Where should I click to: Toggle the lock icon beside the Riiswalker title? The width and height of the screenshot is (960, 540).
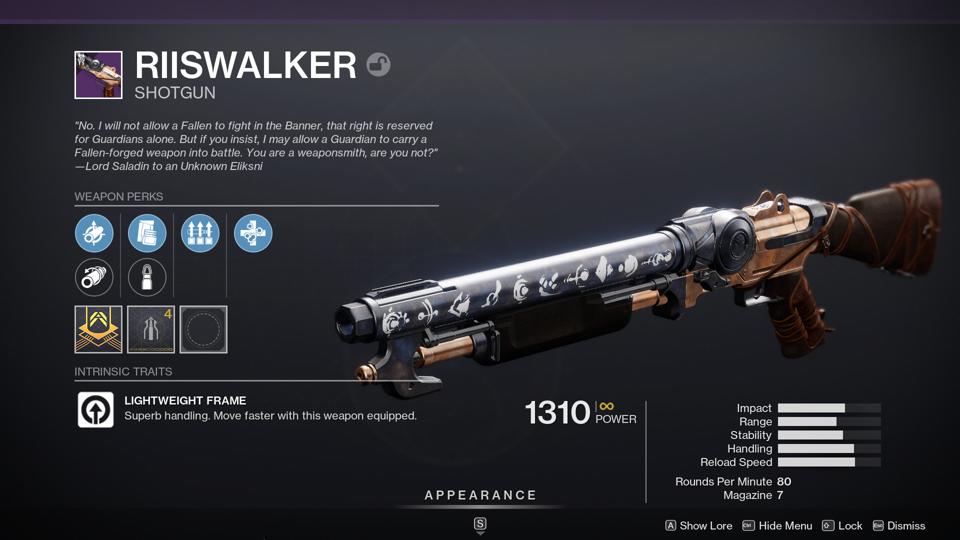pyautogui.click(x=378, y=65)
